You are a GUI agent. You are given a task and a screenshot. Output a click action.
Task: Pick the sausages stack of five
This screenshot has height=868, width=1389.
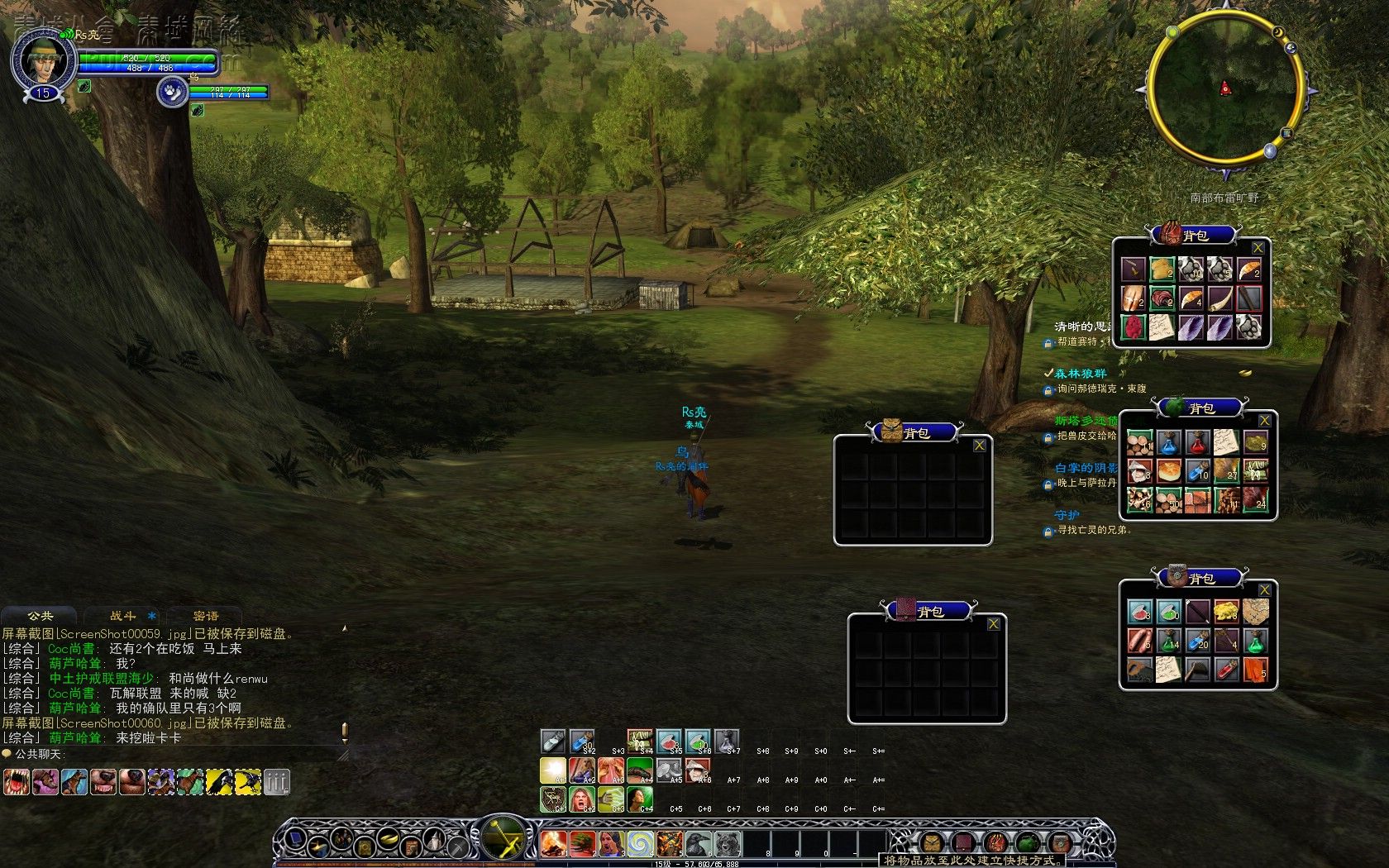coord(1139,641)
